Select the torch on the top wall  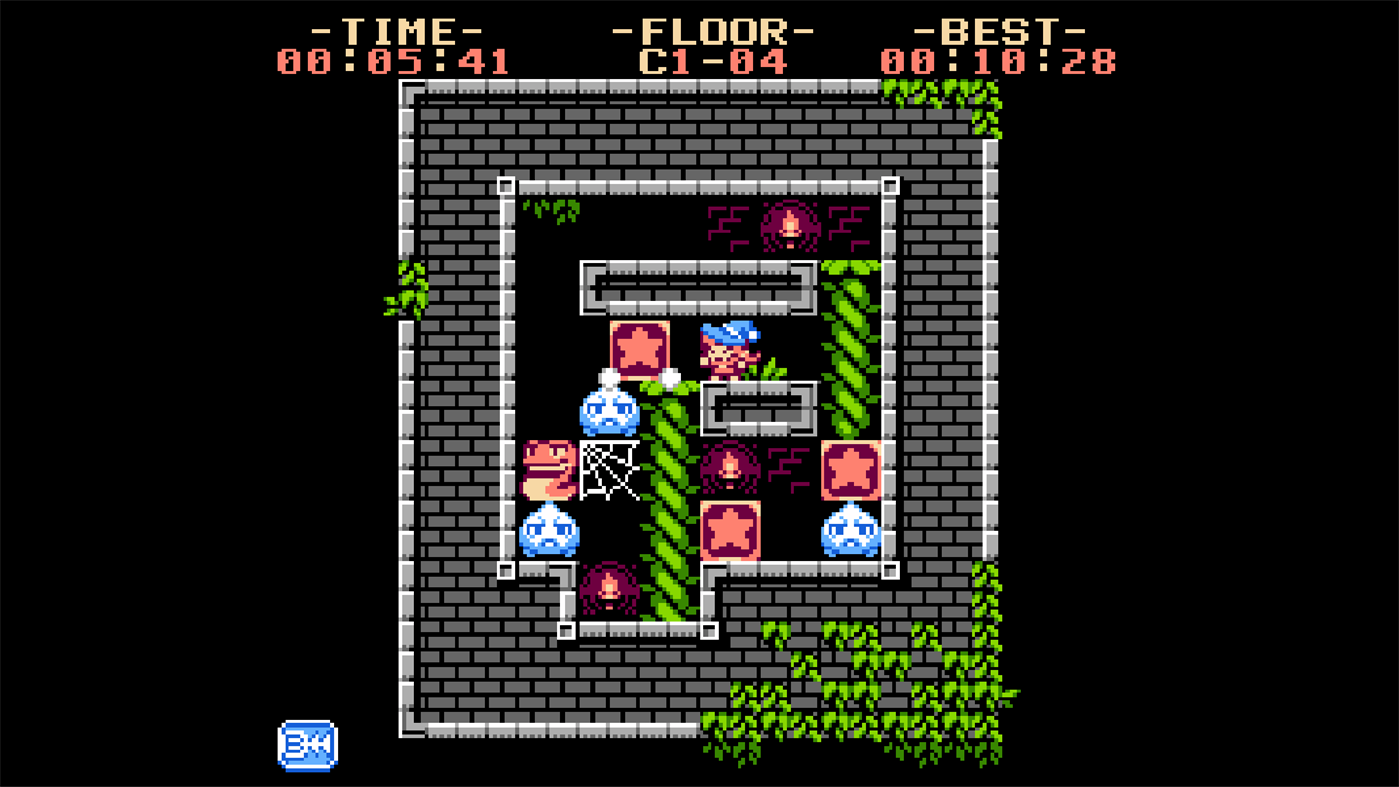(789, 225)
